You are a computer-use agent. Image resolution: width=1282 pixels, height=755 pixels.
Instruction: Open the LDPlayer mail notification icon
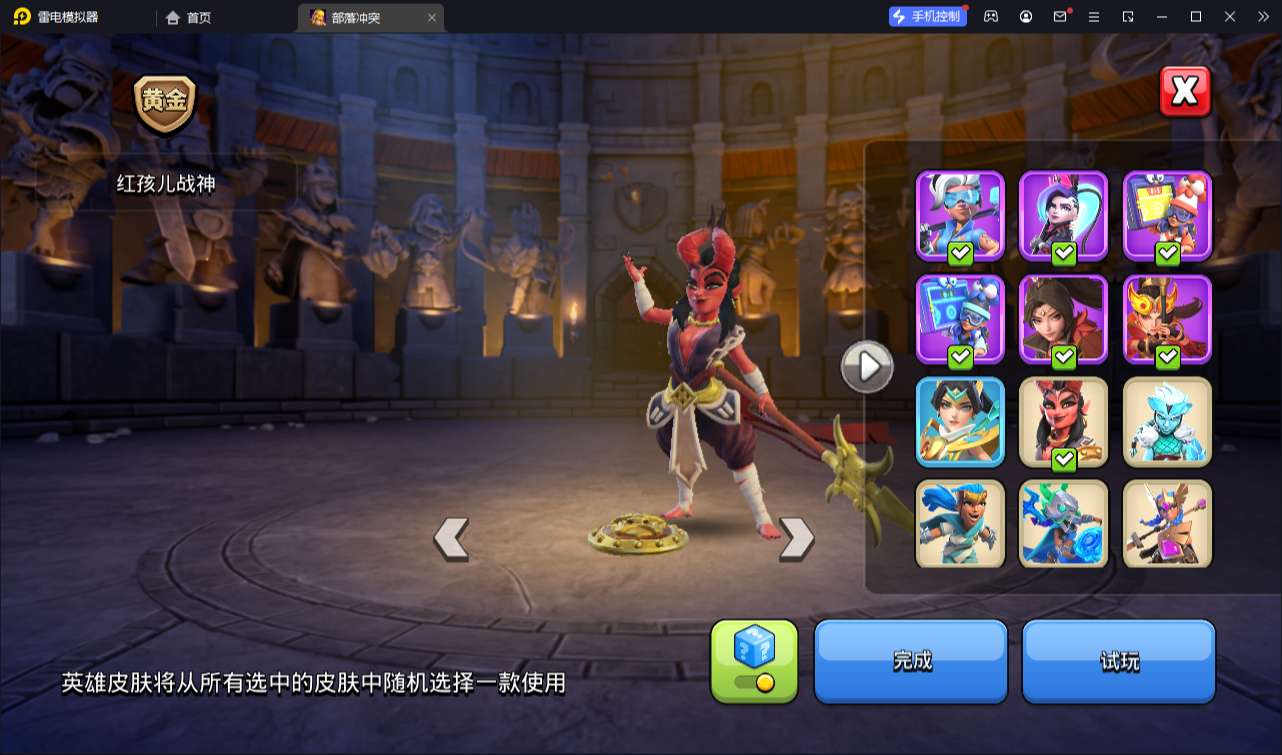click(x=1060, y=16)
